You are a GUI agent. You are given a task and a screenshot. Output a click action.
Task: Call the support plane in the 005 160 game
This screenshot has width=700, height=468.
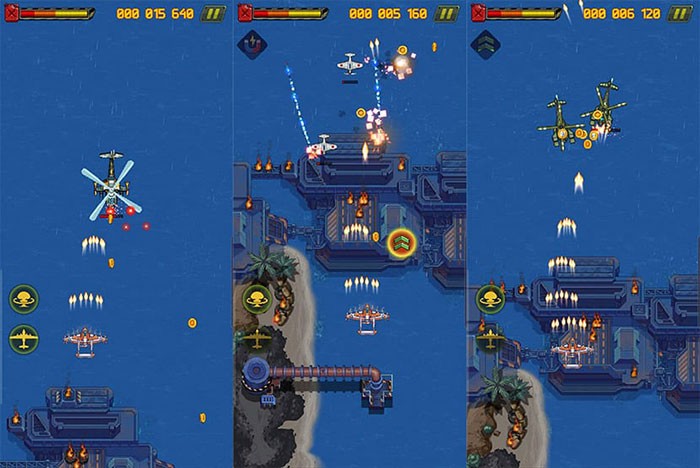point(257,338)
